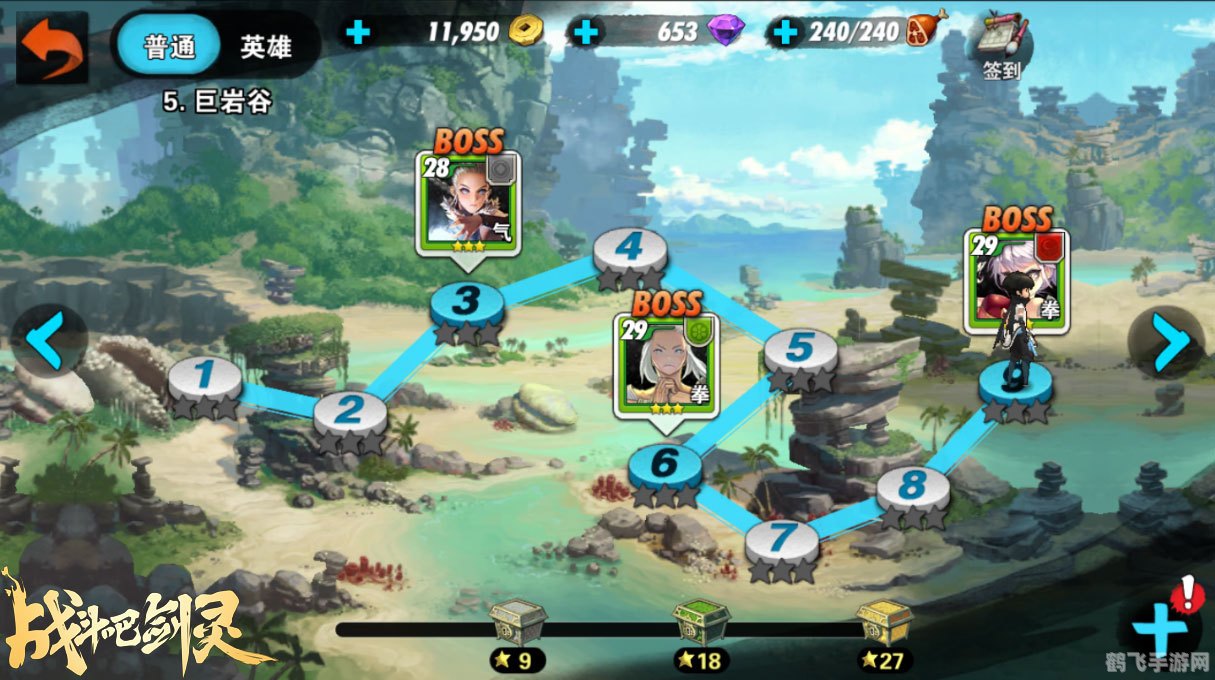Enter boss stage 6
1215x680 pixels.
pyautogui.click(x=665, y=464)
